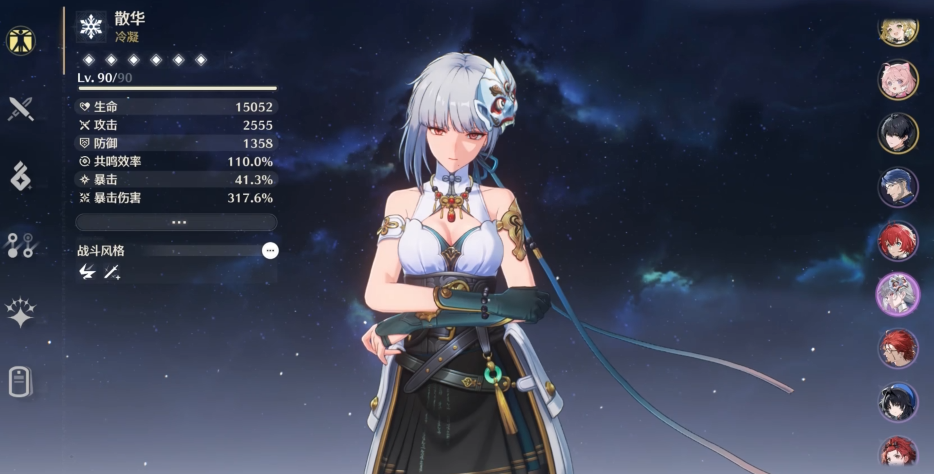
Task: Open combat style details with the round ellipsis button
Action: click(270, 251)
